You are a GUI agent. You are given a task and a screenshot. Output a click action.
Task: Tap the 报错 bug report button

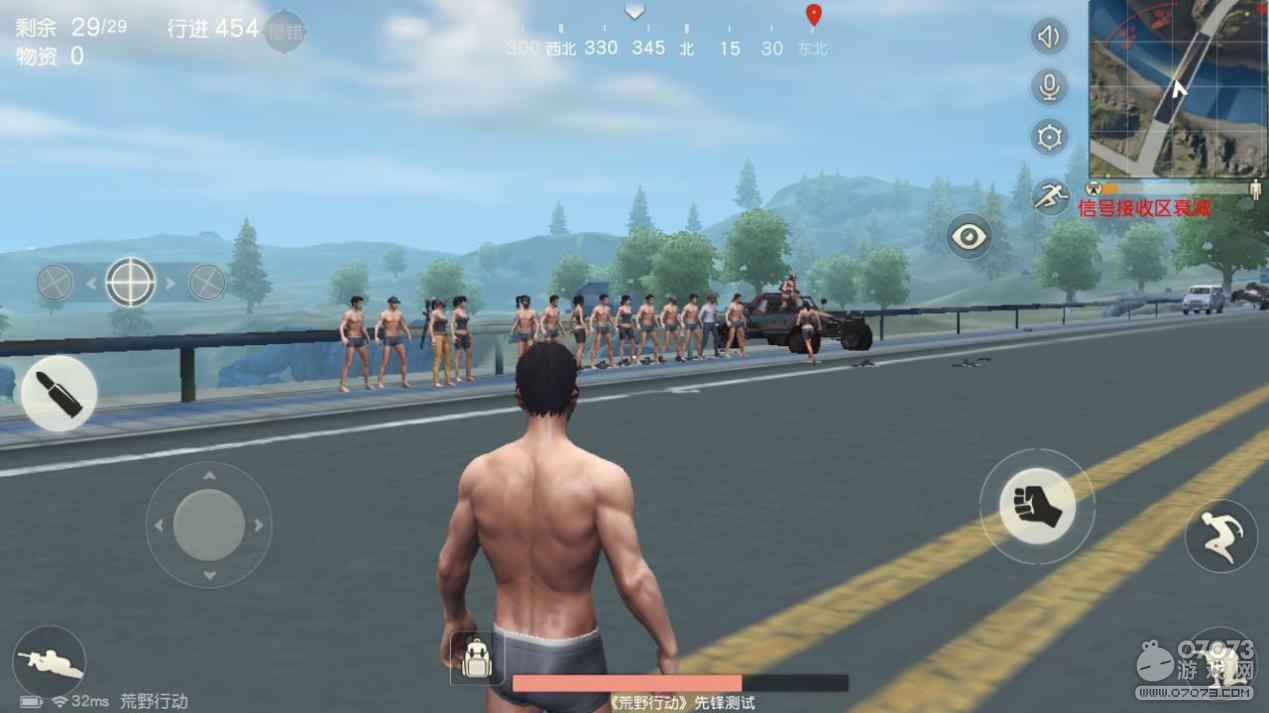[285, 31]
